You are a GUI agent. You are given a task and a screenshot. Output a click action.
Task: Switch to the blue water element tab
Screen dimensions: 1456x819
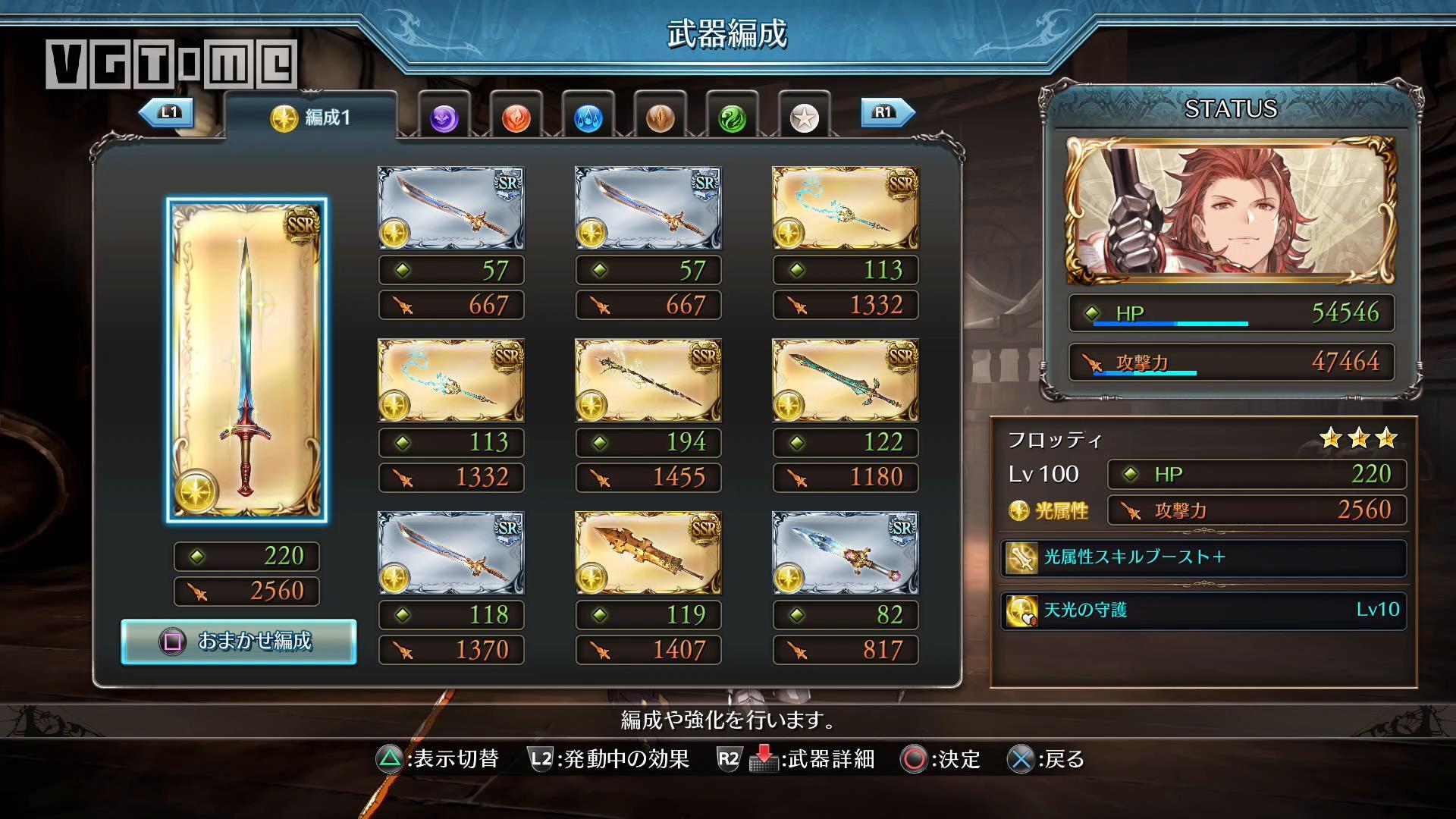(588, 118)
